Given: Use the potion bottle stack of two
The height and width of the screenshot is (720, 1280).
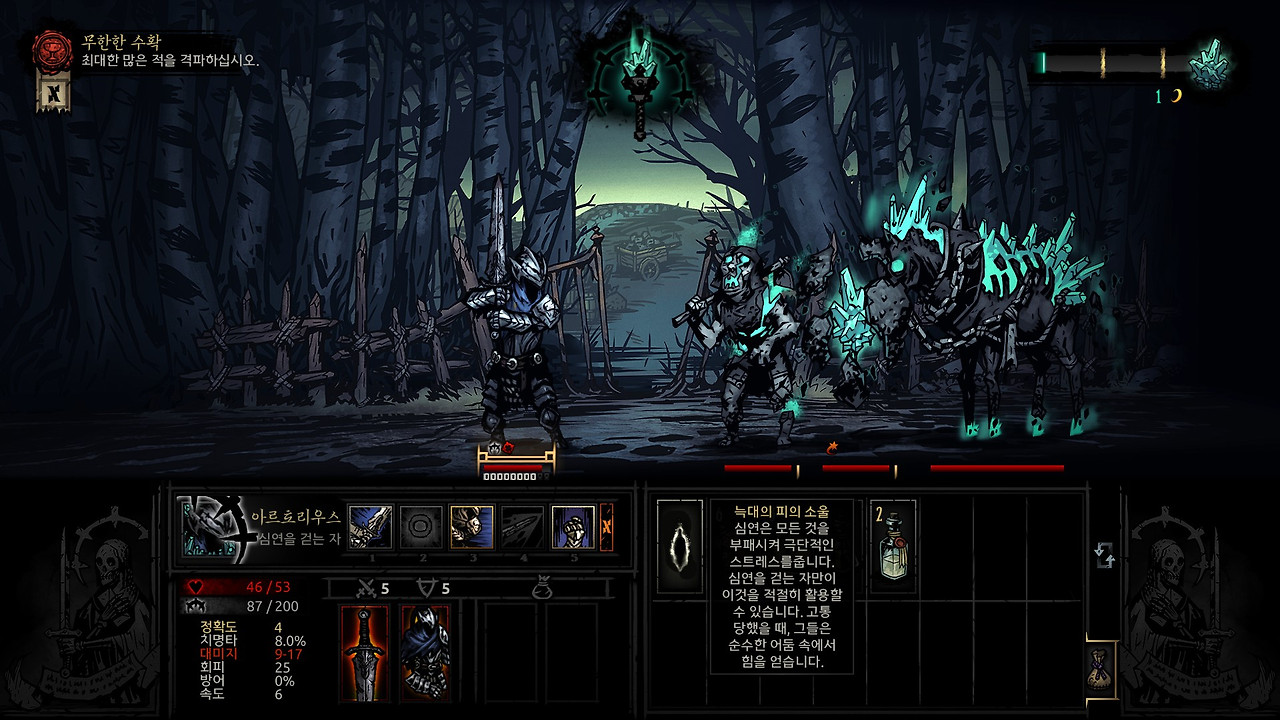Looking at the screenshot, I should pos(894,546).
